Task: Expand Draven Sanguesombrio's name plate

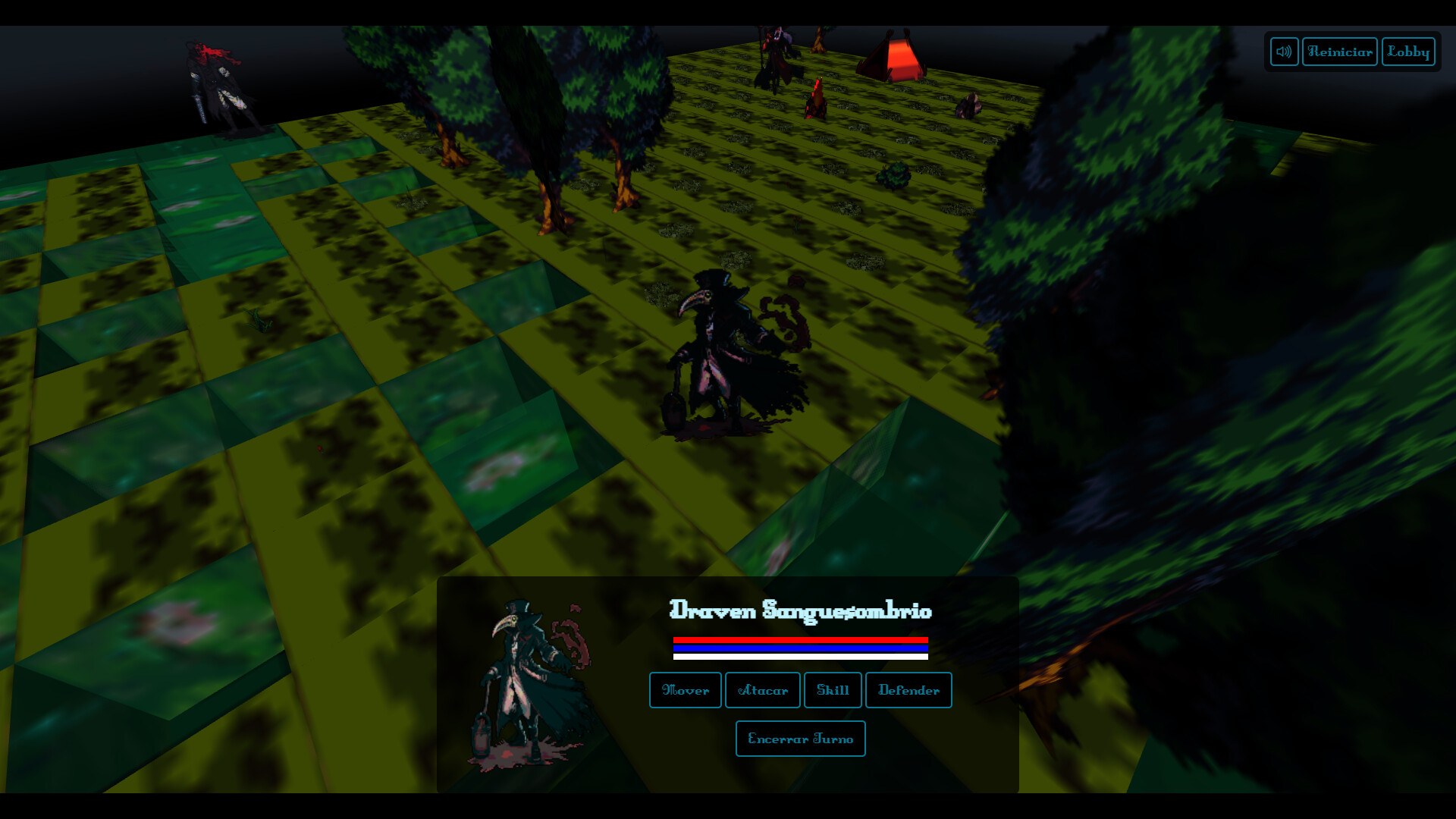Action: click(802, 611)
